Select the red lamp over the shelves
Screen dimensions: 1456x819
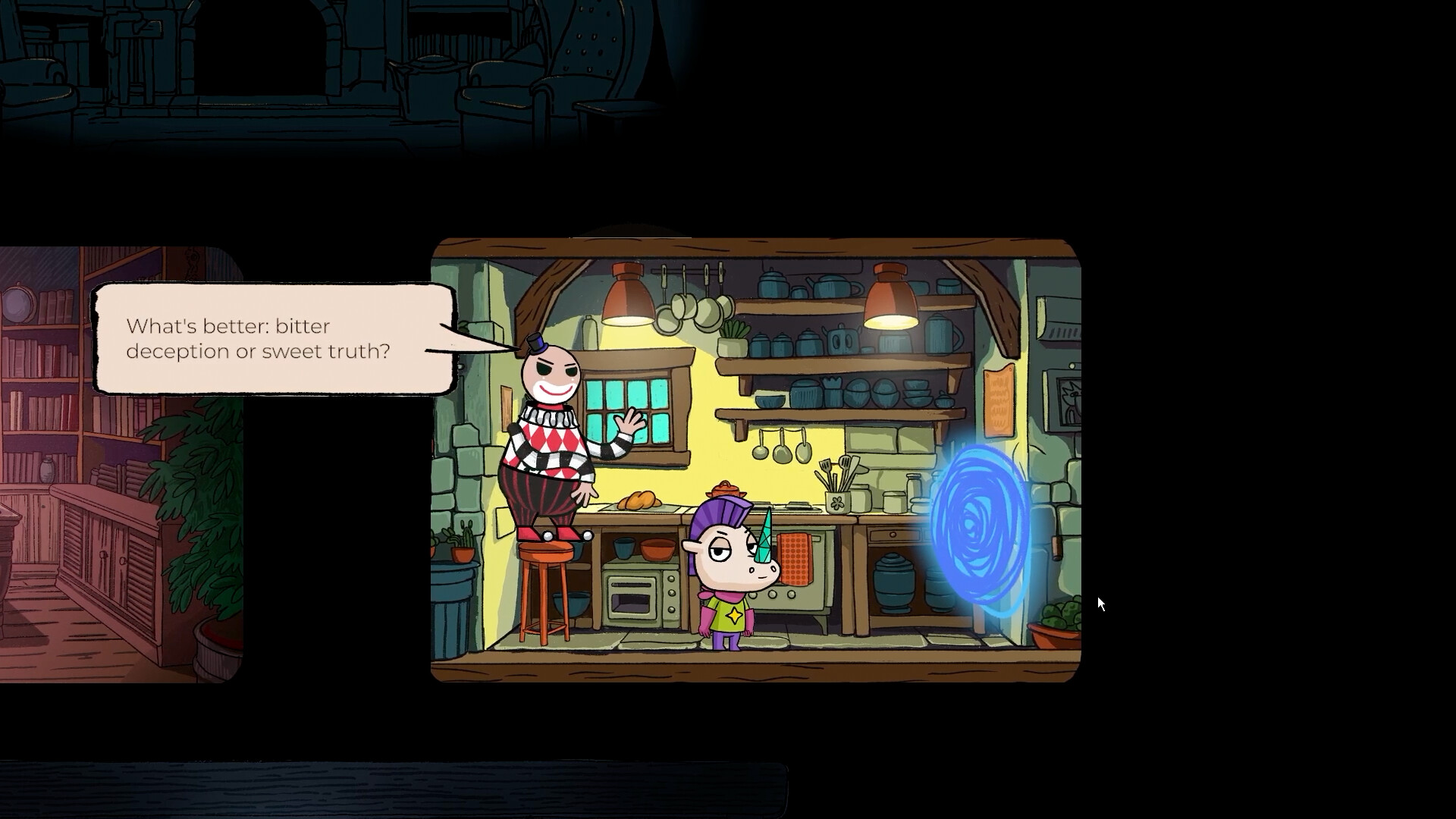pyautogui.click(x=892, y=297)
